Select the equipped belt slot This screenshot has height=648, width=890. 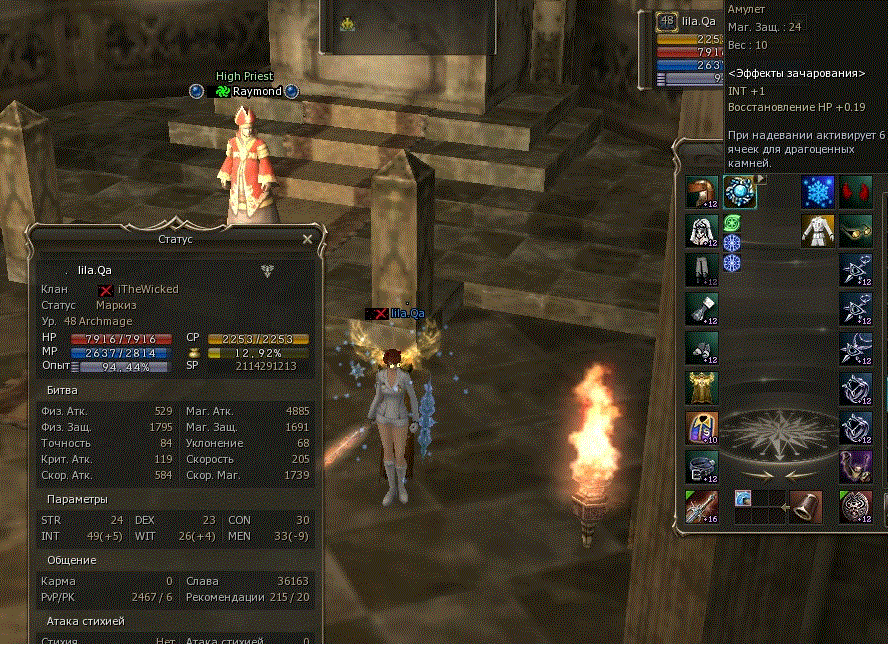click(x=702, y=466)
